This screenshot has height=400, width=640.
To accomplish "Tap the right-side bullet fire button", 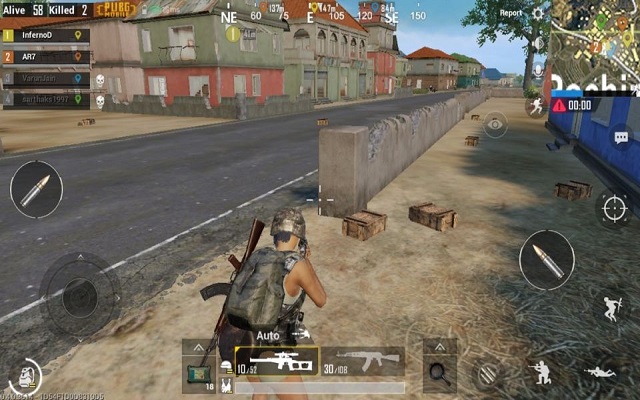I will coord(547,259).
